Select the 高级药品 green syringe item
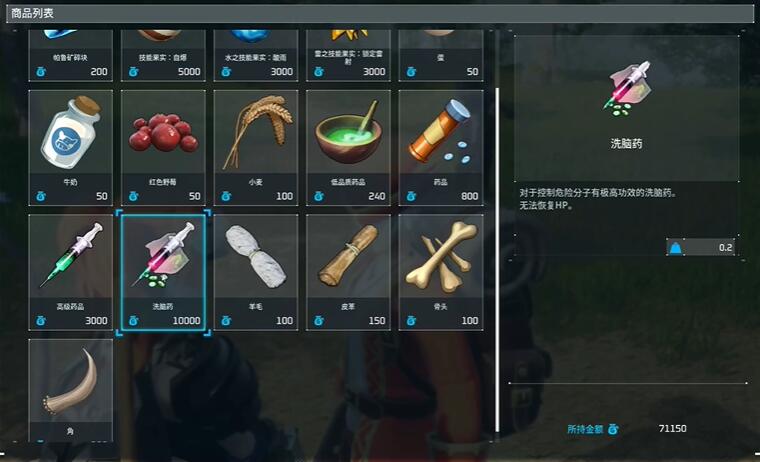760x462 pixels. pyautogui.click(x=70, y=271)
